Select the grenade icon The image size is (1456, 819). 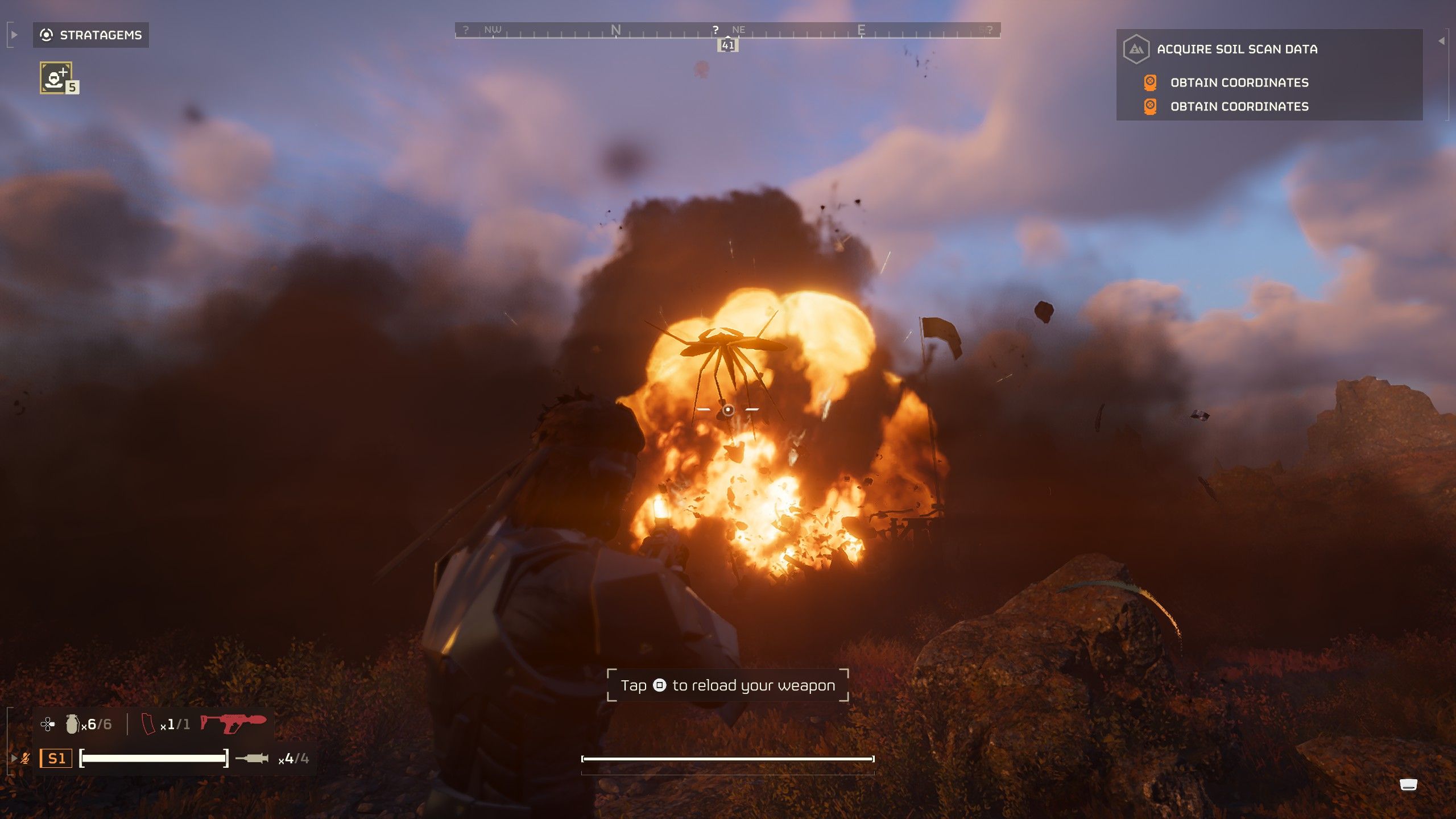coord(72,724)
